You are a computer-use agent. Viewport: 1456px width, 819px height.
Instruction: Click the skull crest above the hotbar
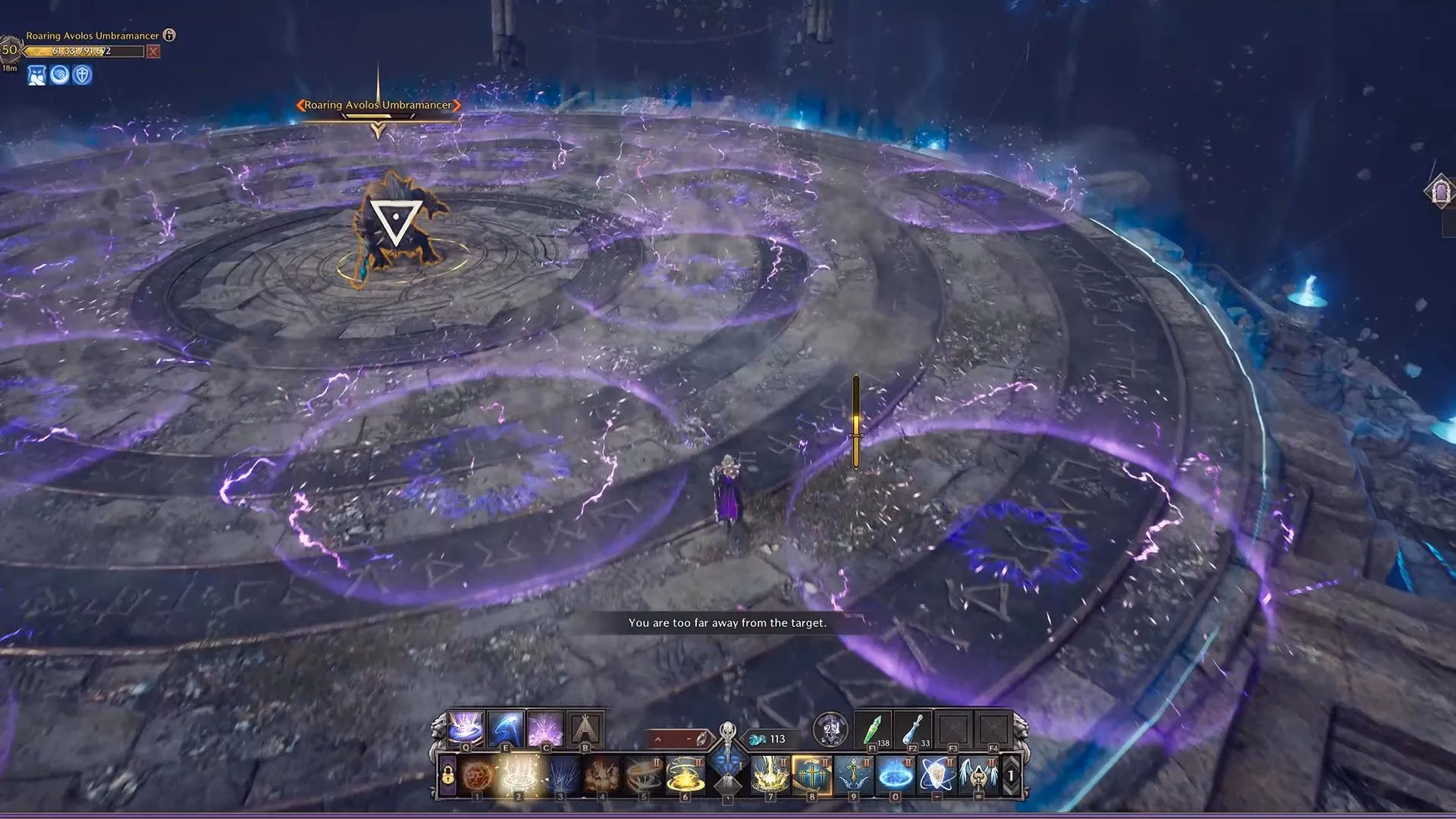832,730
